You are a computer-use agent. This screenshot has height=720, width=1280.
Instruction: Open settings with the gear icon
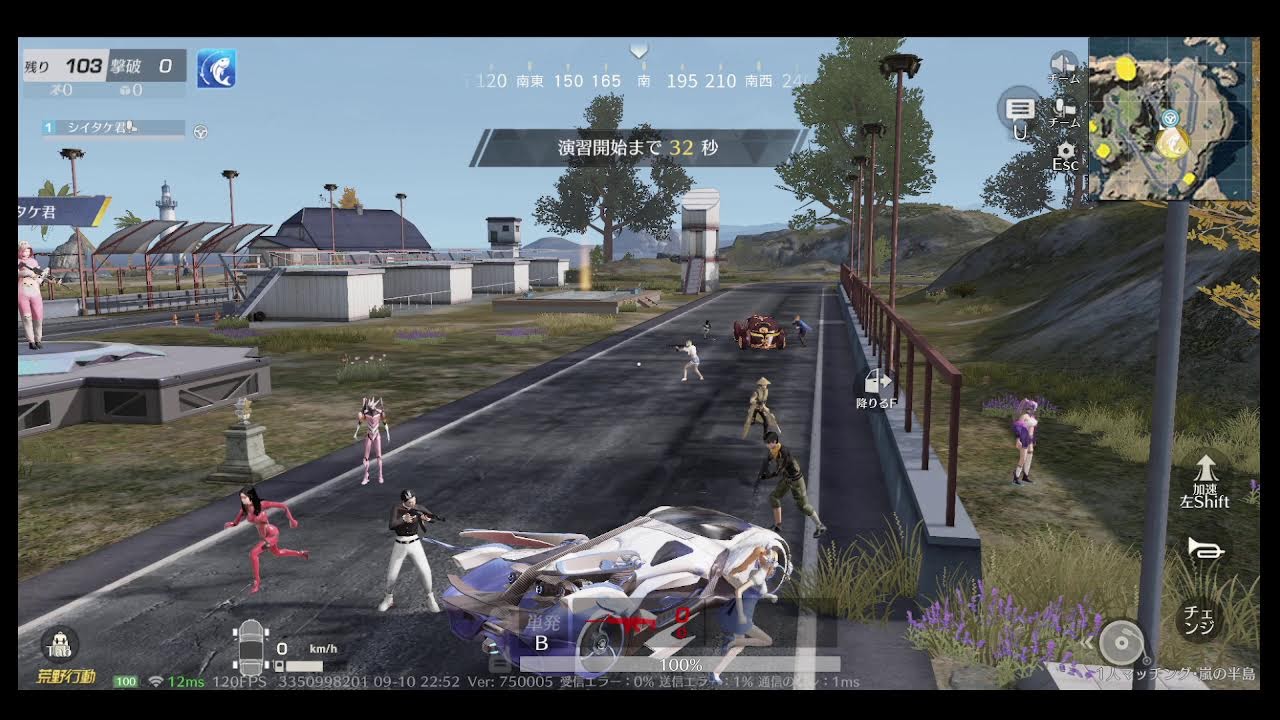[x=1064, y=152]
